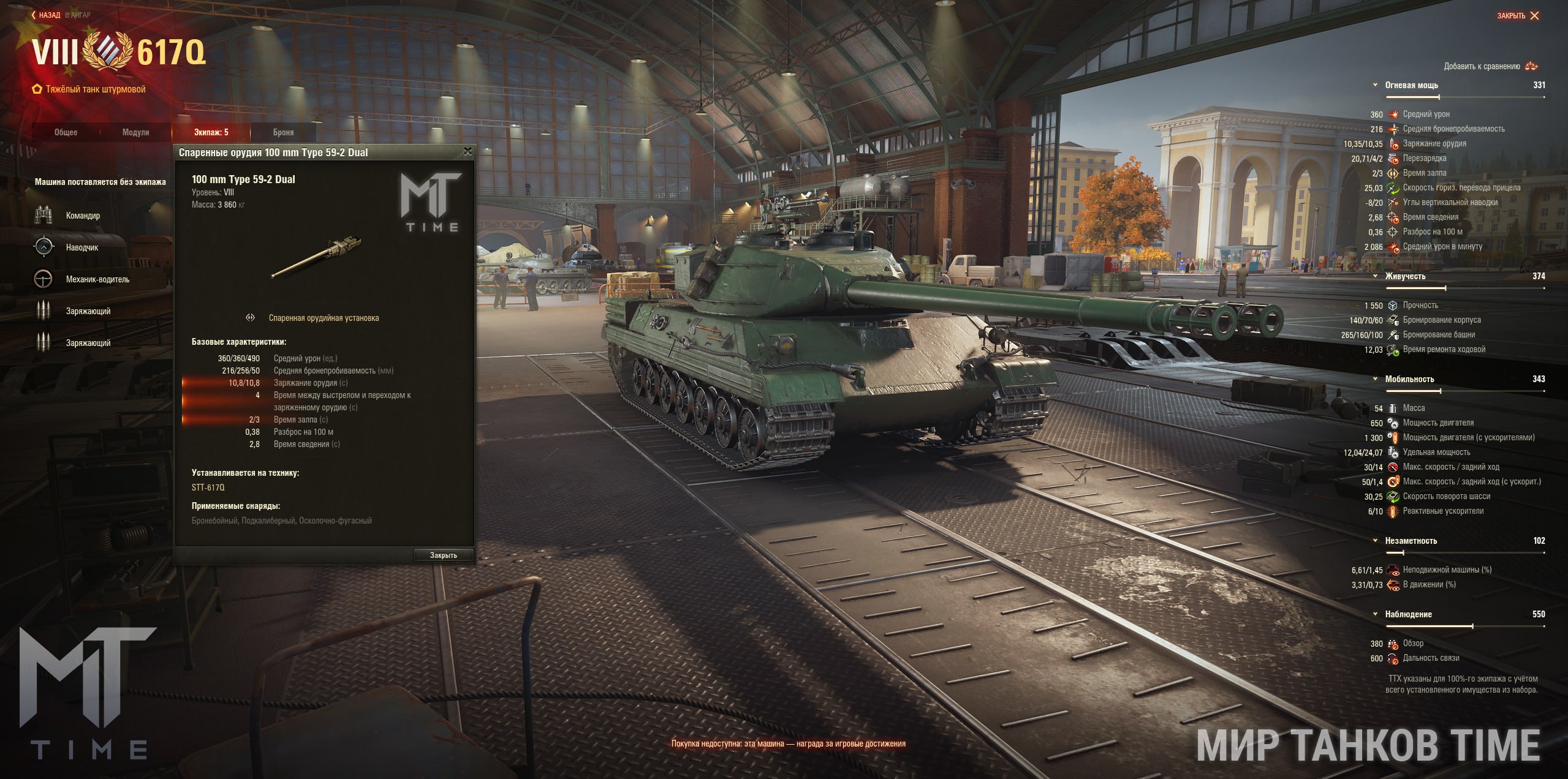The width and height of the screenshot is (1568, 779).
Task: Close the vehicle preview with Закрыть
Action: 1517,16
